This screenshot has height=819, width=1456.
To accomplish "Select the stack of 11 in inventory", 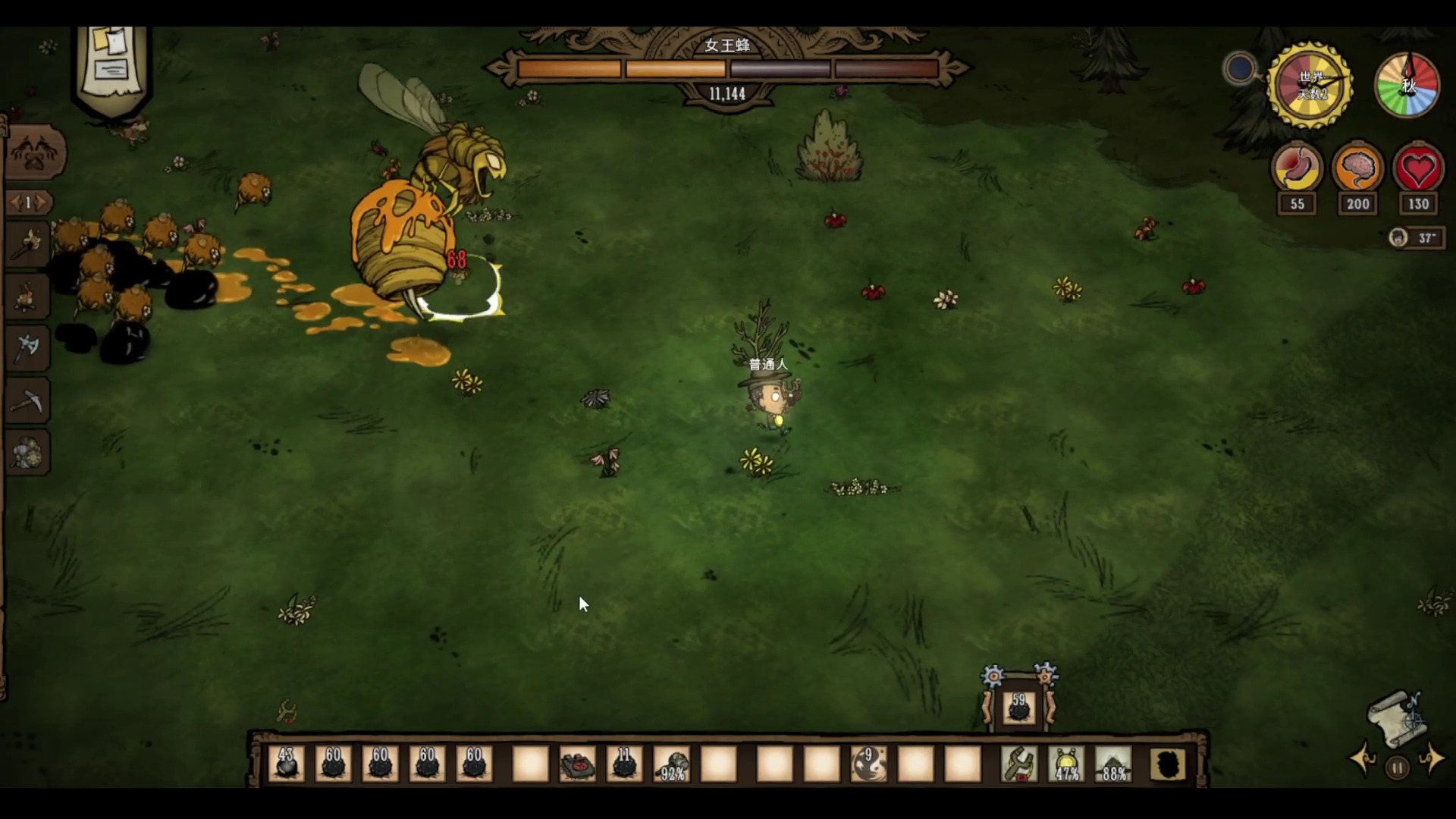I will point(624,764).
